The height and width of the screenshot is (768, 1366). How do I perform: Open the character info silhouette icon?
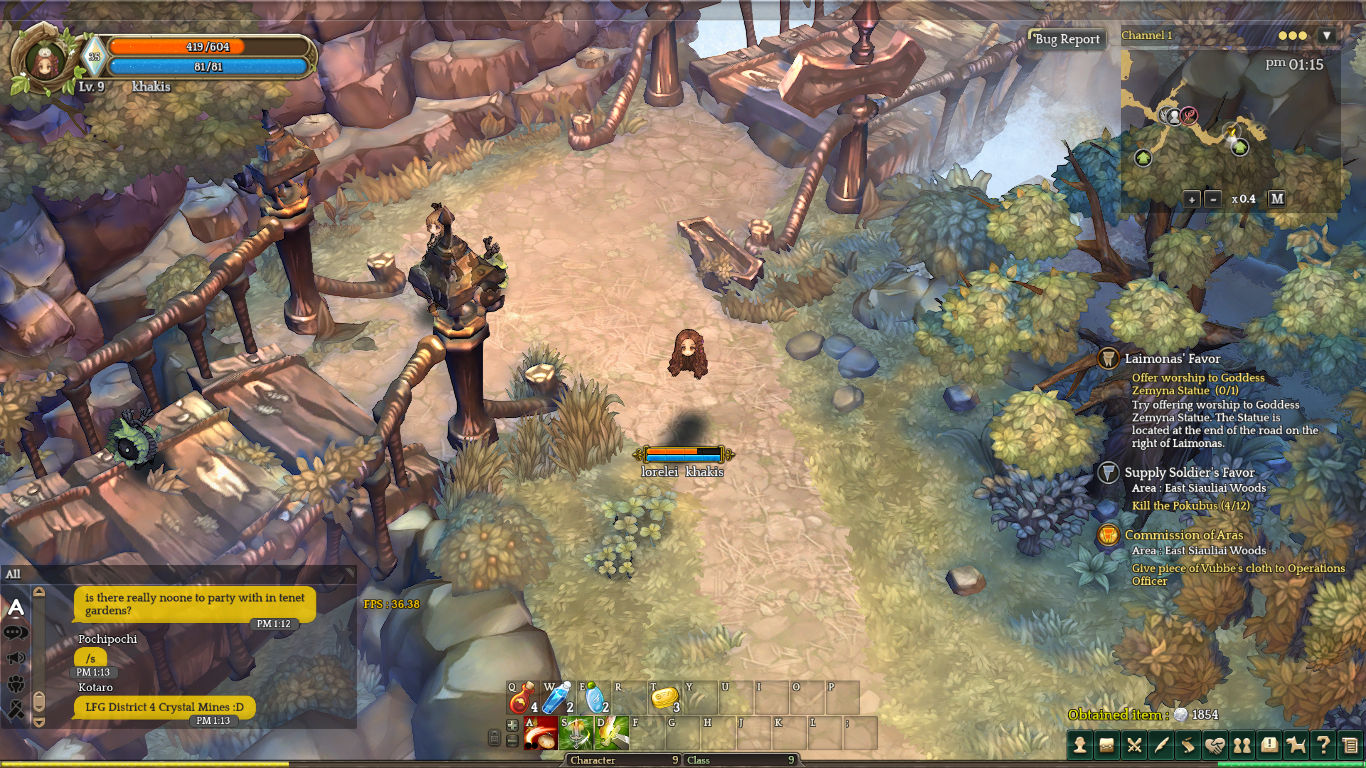click(1080, 745)
